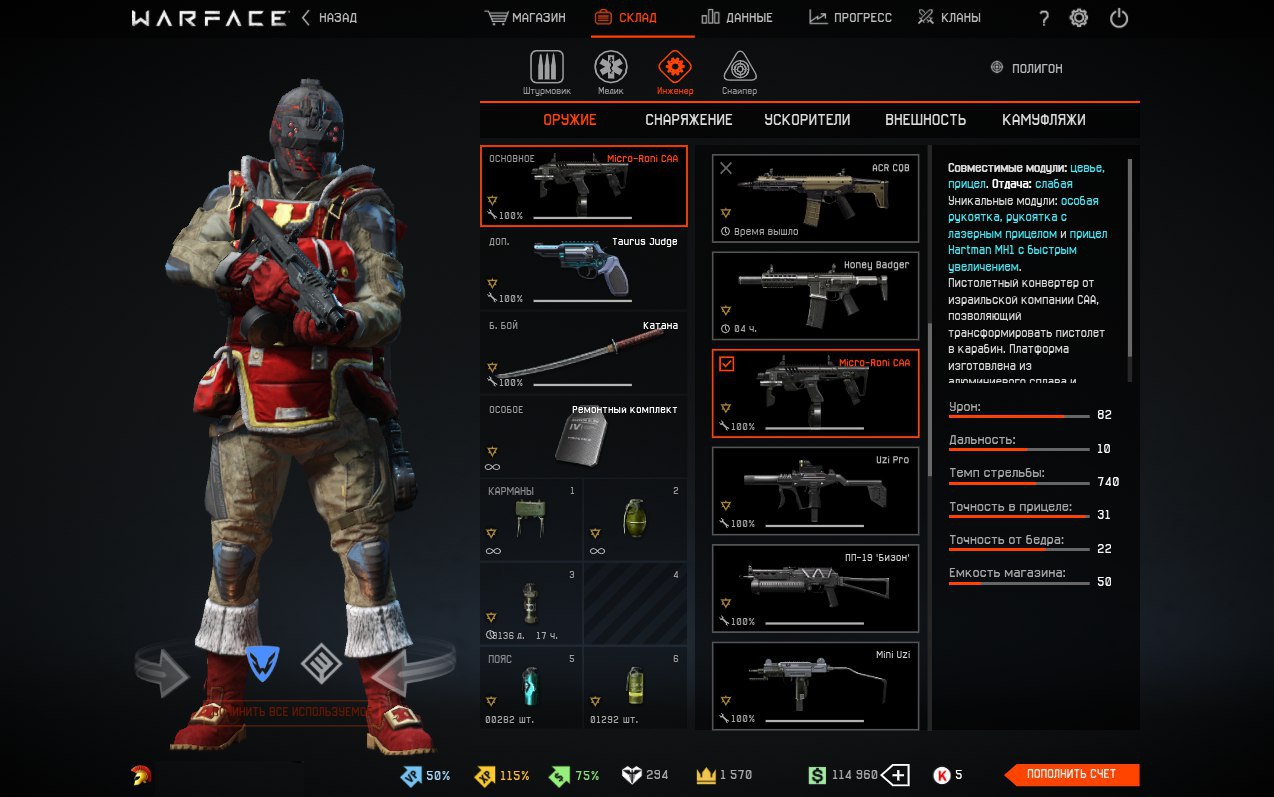Open the ПРОГРЕСС section
Viewport: 1274px width, 797px height.
[850, 18]
